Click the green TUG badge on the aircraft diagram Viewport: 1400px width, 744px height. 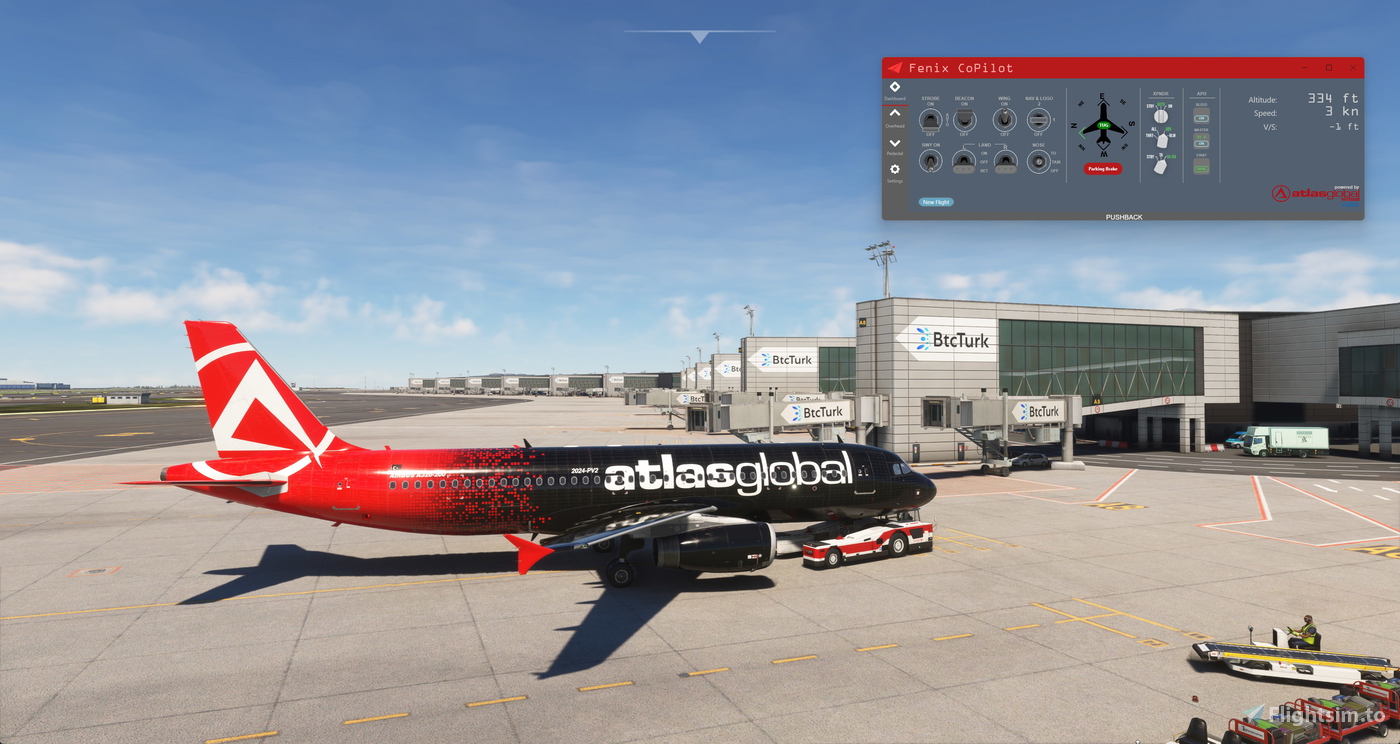1103,126
